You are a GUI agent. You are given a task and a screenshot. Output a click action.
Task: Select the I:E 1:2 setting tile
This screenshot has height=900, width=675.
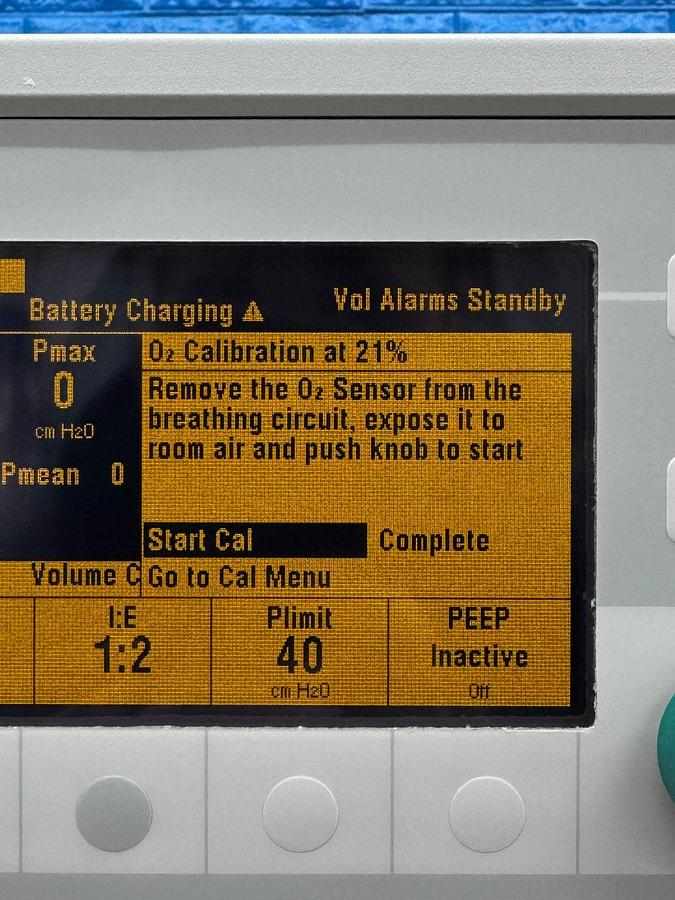(123, 650)
